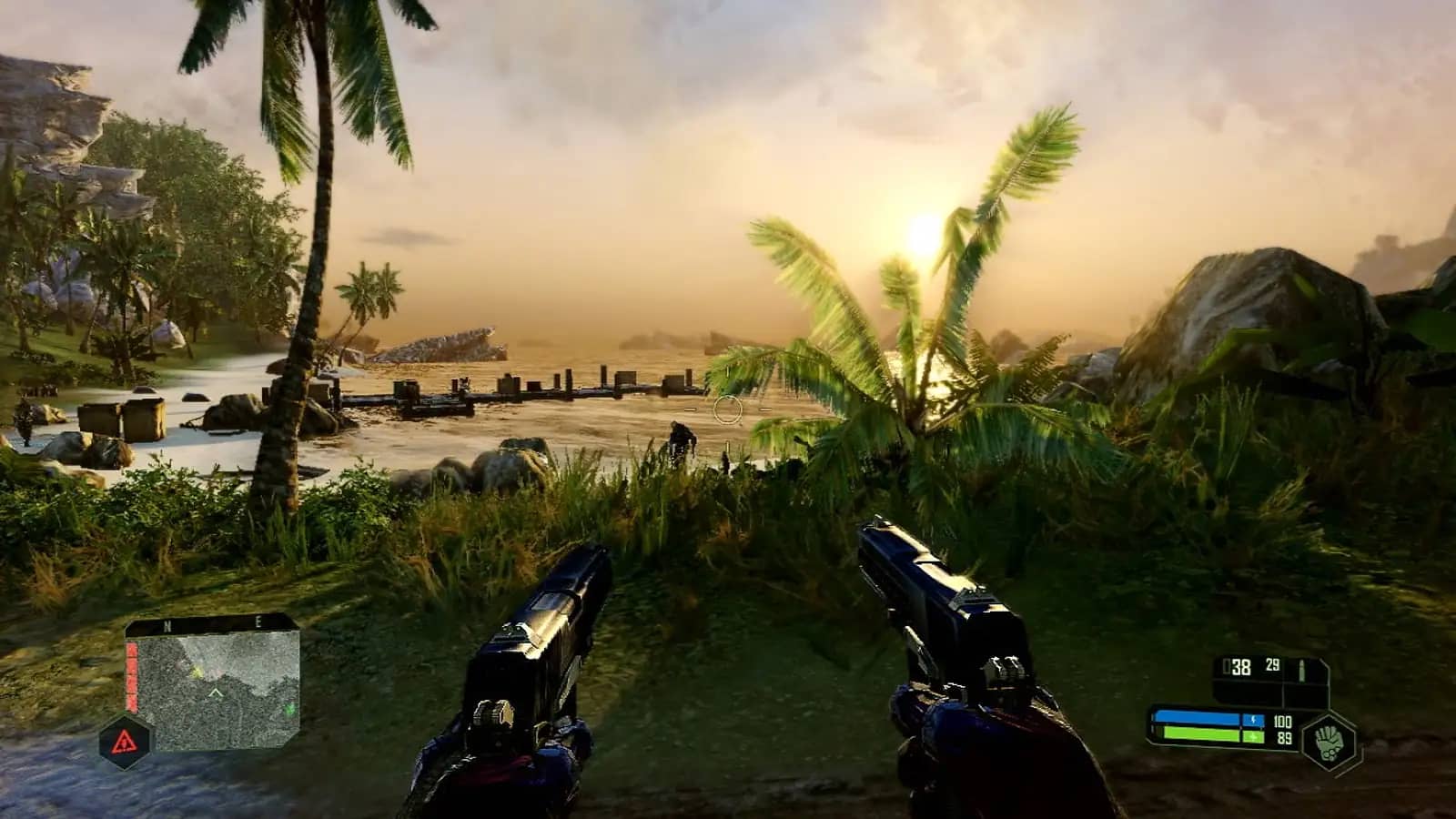Click the bullet ammo type icon

pyautogui.click(x=1301, y=671)
